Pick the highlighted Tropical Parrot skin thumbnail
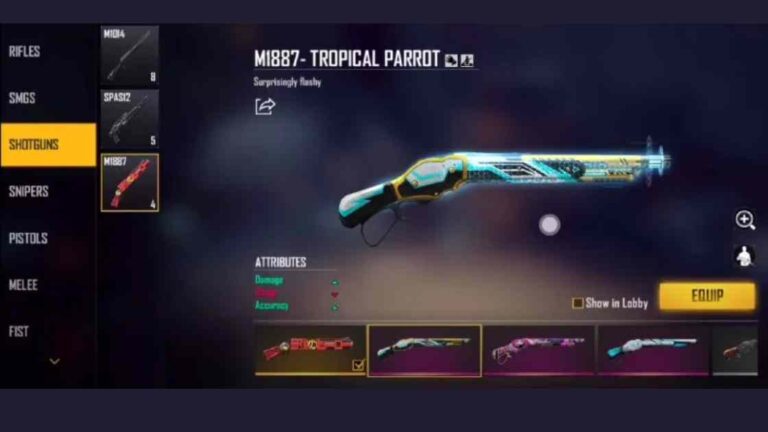Image resolution: width=768 pixels, height=432 pixels. [x=424, y=349]
